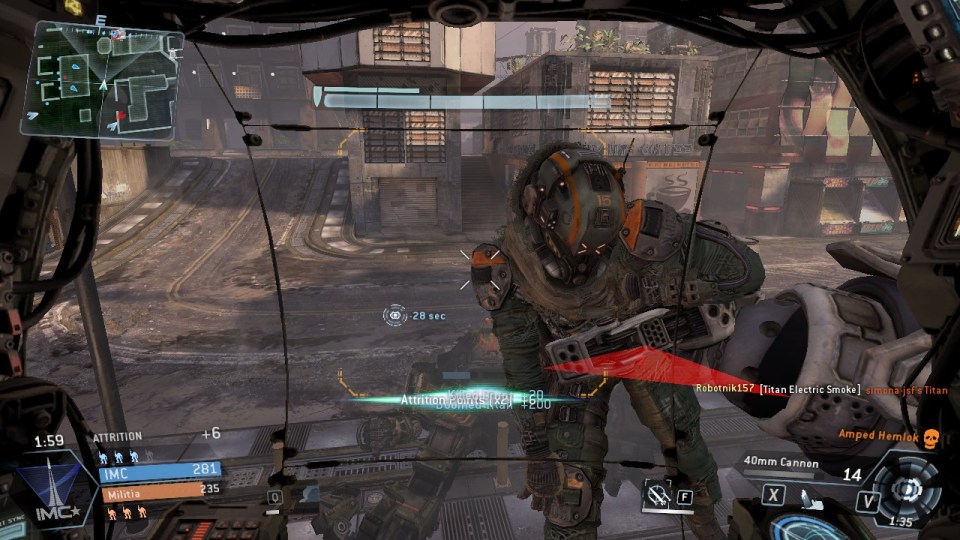Click the minimap radar display
960x540 pixels.
pos(101,78)
